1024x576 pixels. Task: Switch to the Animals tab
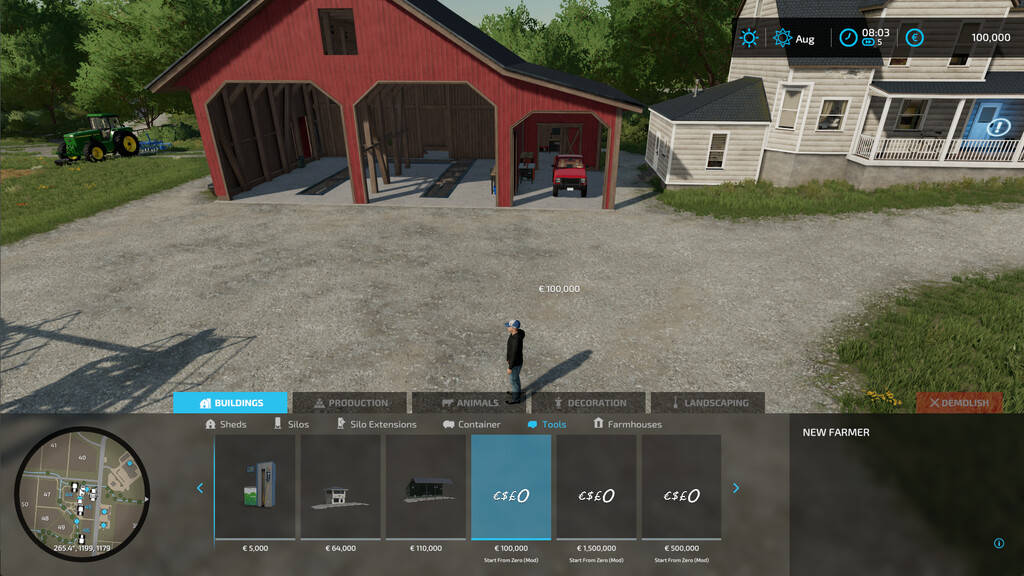(x=470, y=403)
